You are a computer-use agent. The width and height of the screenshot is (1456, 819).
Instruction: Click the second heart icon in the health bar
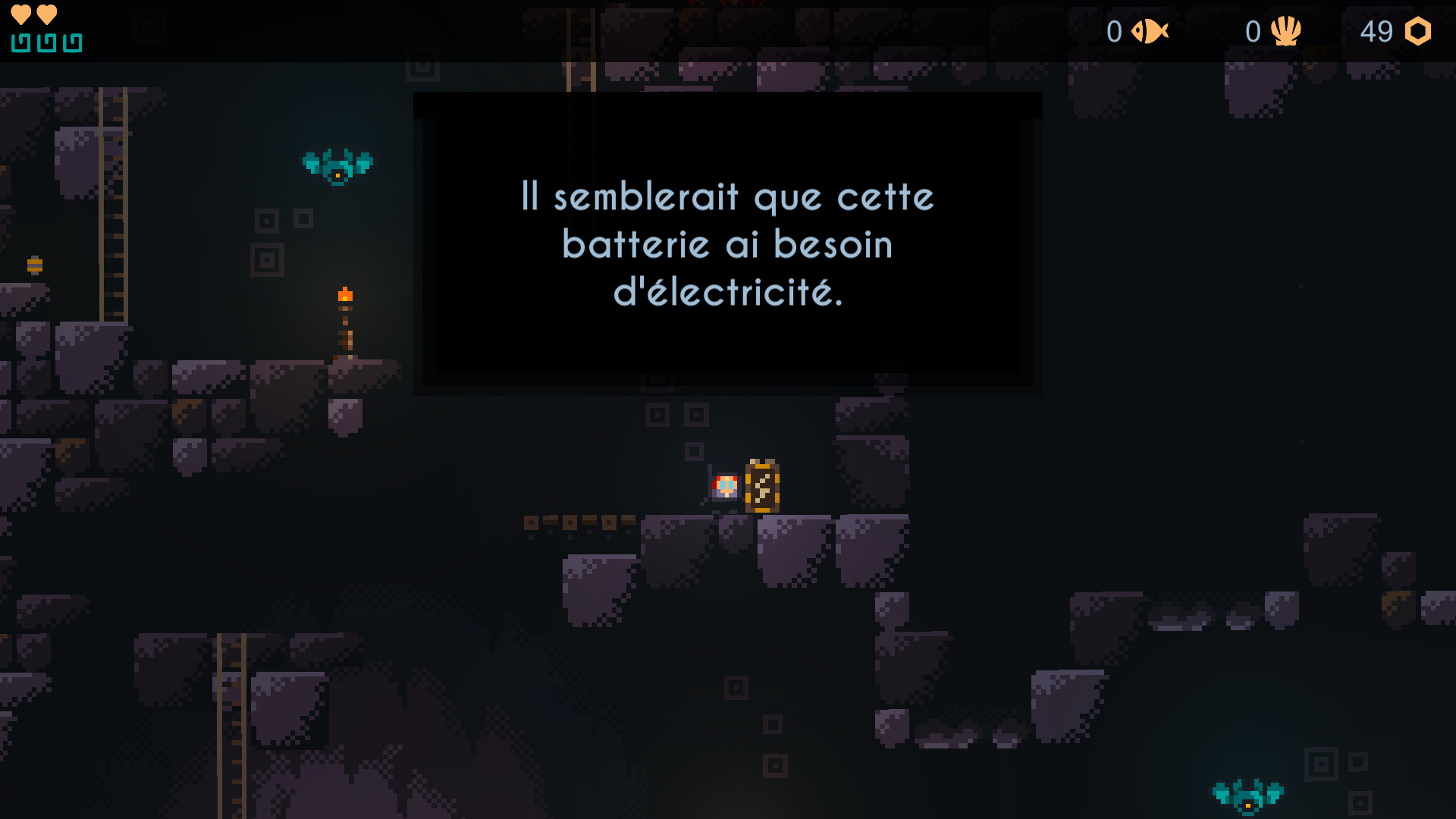click(x=45, y=14)
